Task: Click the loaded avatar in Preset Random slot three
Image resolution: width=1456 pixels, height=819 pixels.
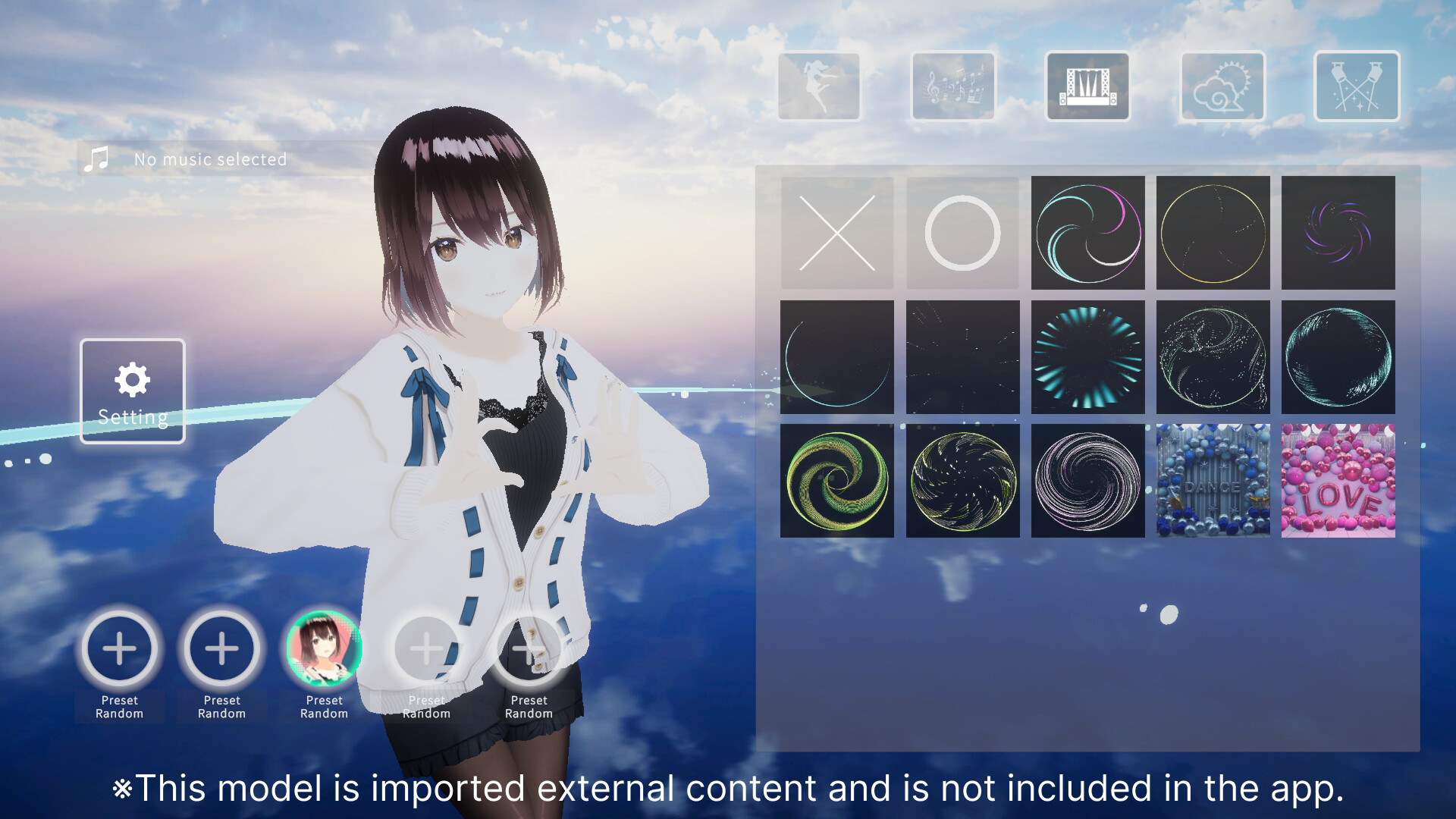Action: click(324, 649)
